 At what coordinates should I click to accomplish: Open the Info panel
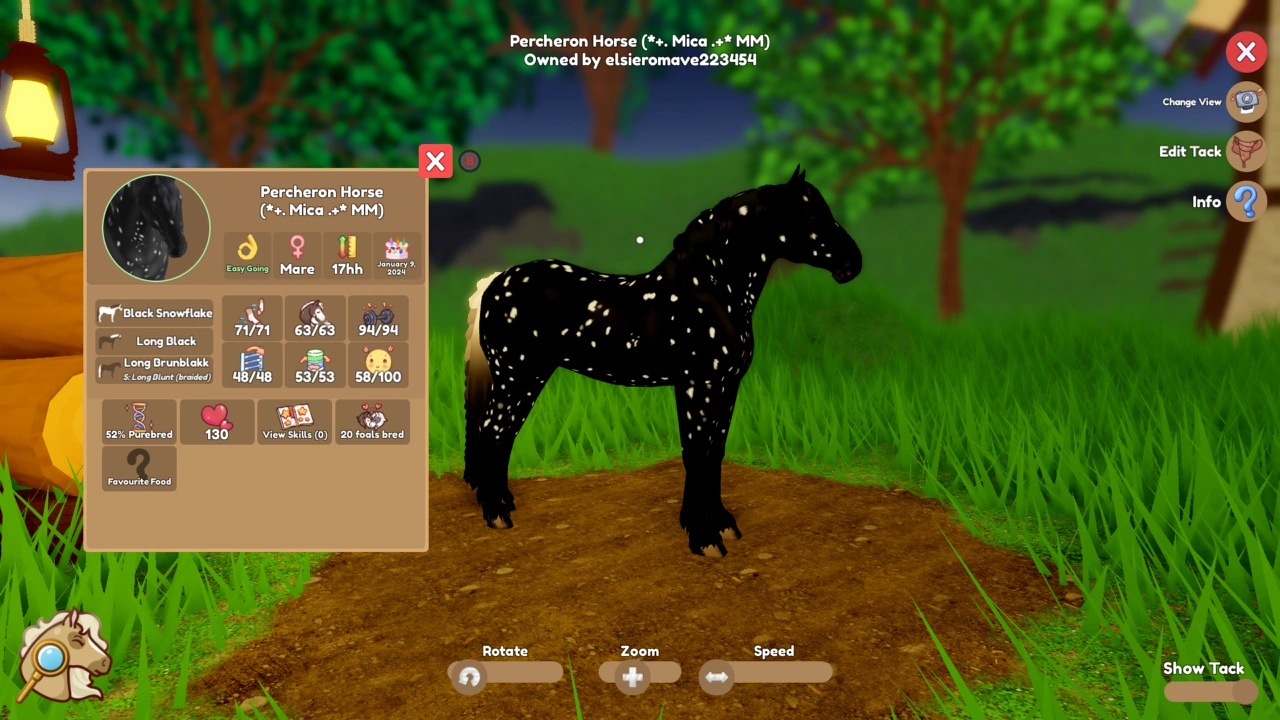point(1246,202)
